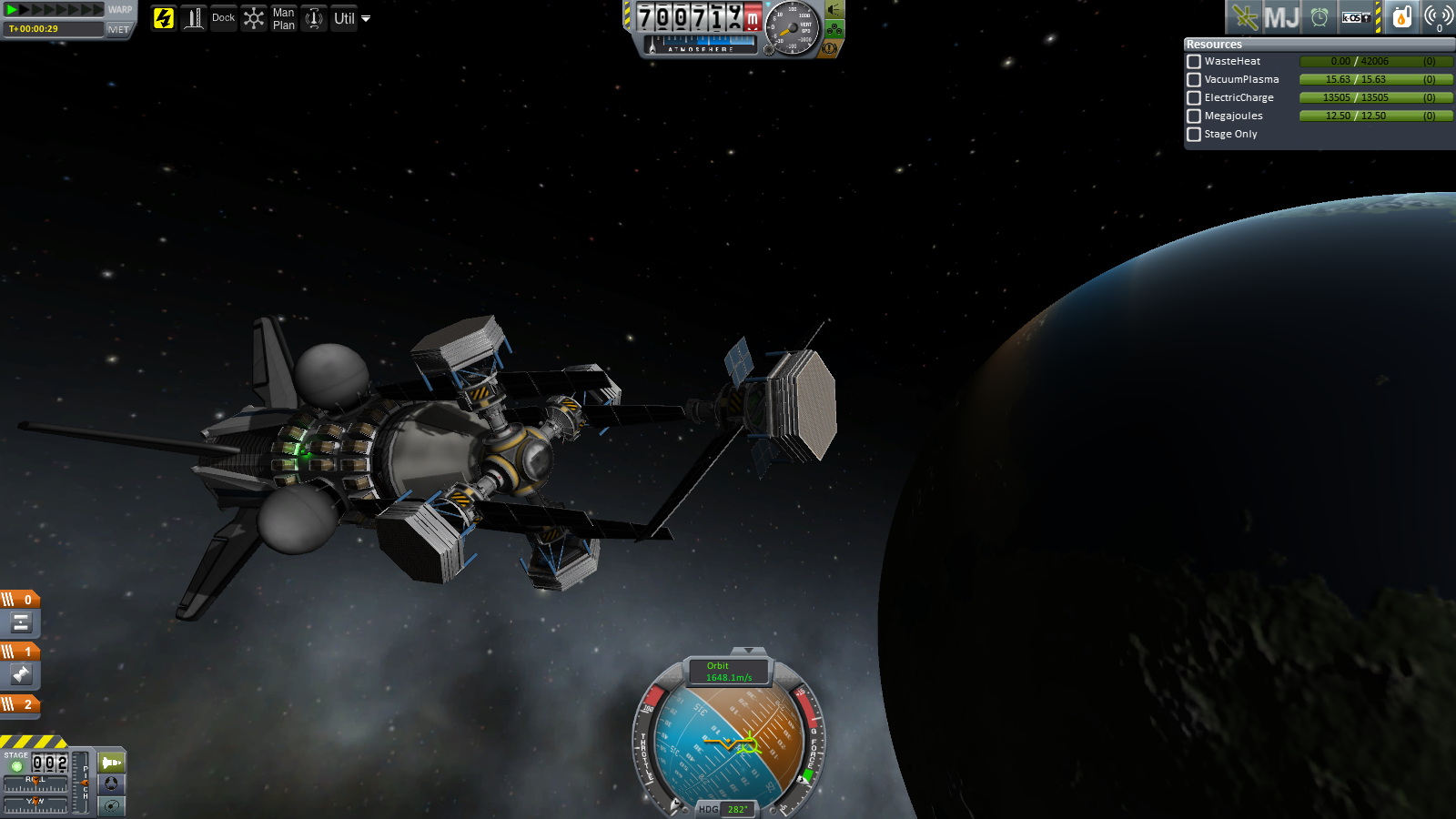Enable the ElectricCharge resource checkbox
The height and width of the screenshot is (819, 1456).
1194,98
